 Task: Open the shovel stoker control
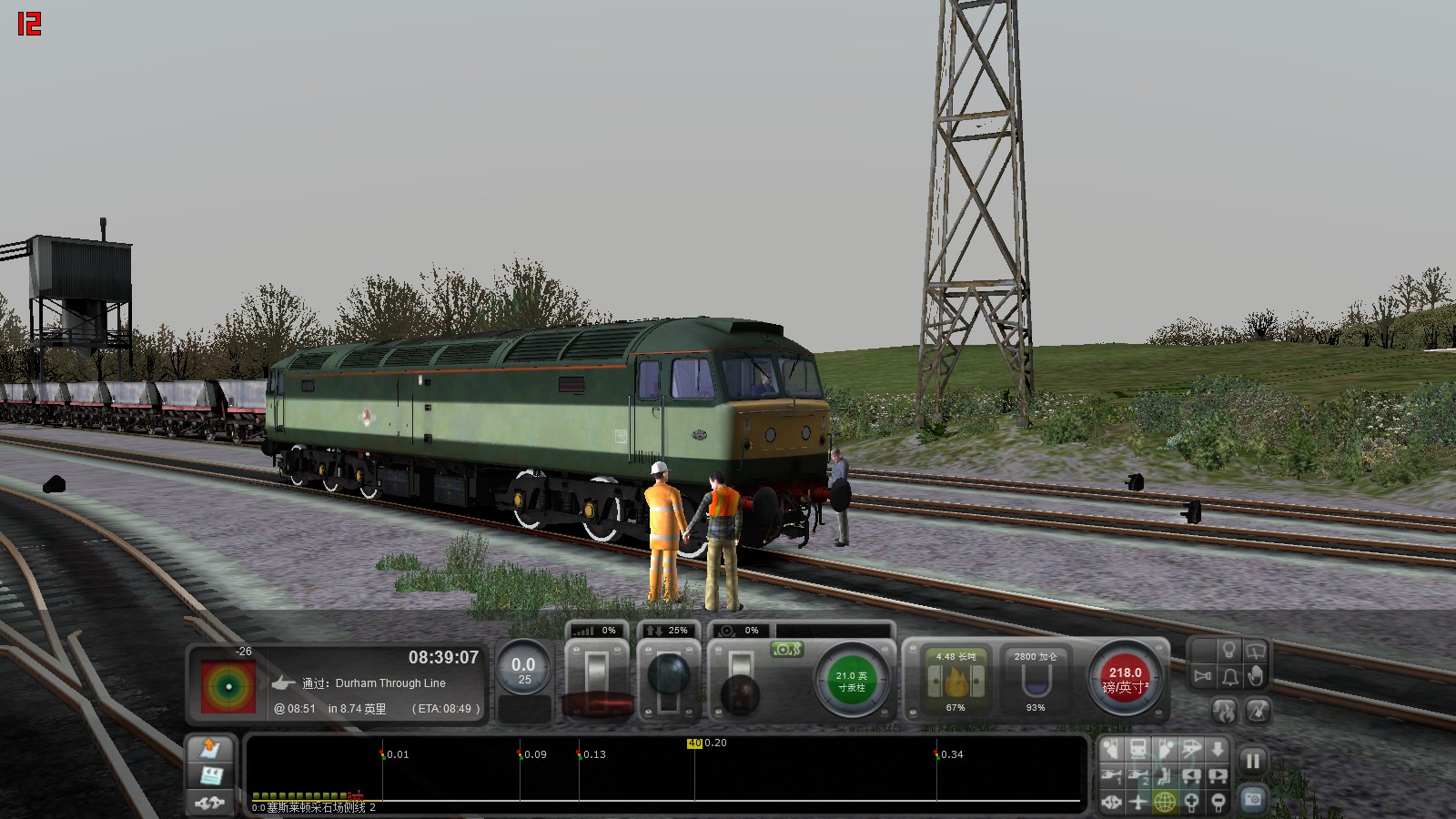(1258, 712)
